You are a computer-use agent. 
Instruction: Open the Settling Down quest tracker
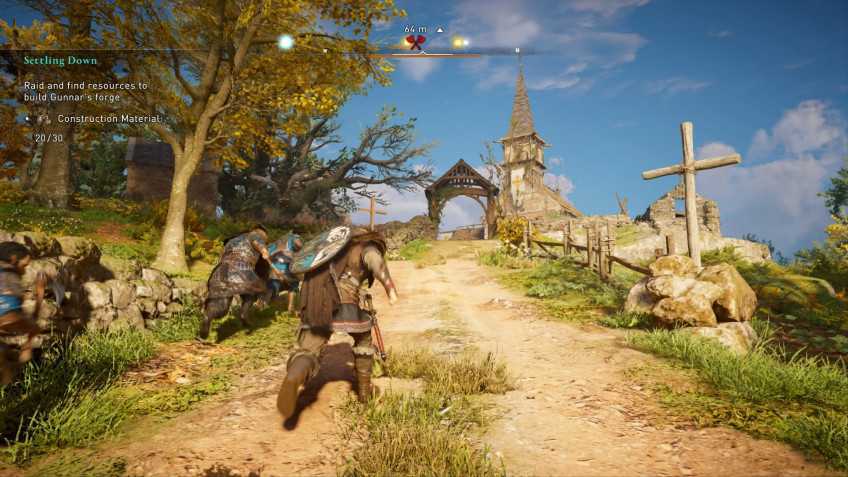click(x=61, y=61)
